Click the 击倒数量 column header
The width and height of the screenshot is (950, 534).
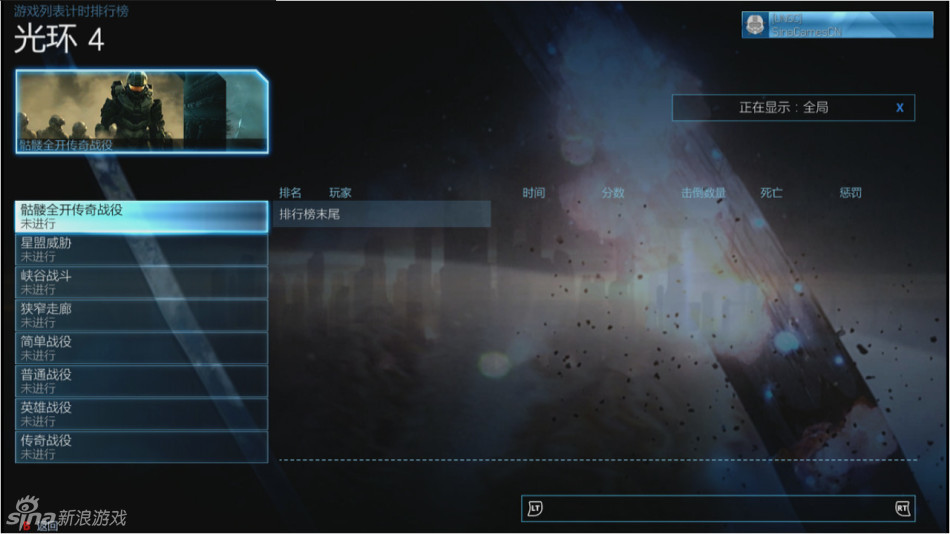[703, 193]
